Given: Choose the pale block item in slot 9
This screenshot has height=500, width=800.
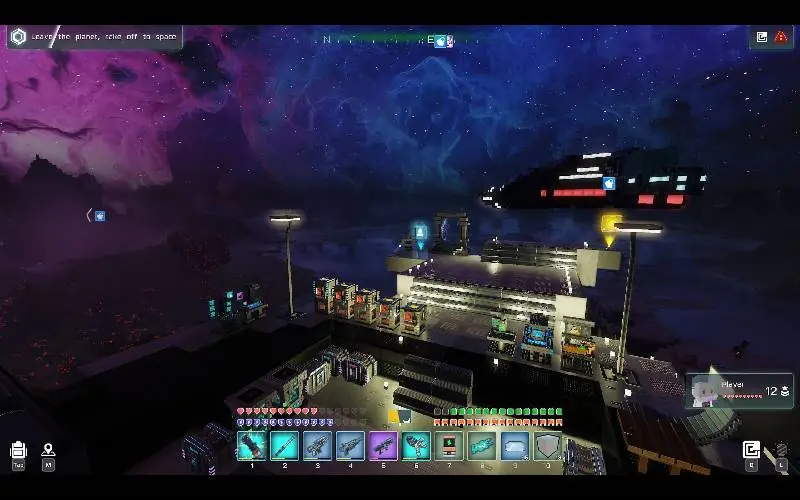Looking at the screenshot, I should click(x=515, y=445).
